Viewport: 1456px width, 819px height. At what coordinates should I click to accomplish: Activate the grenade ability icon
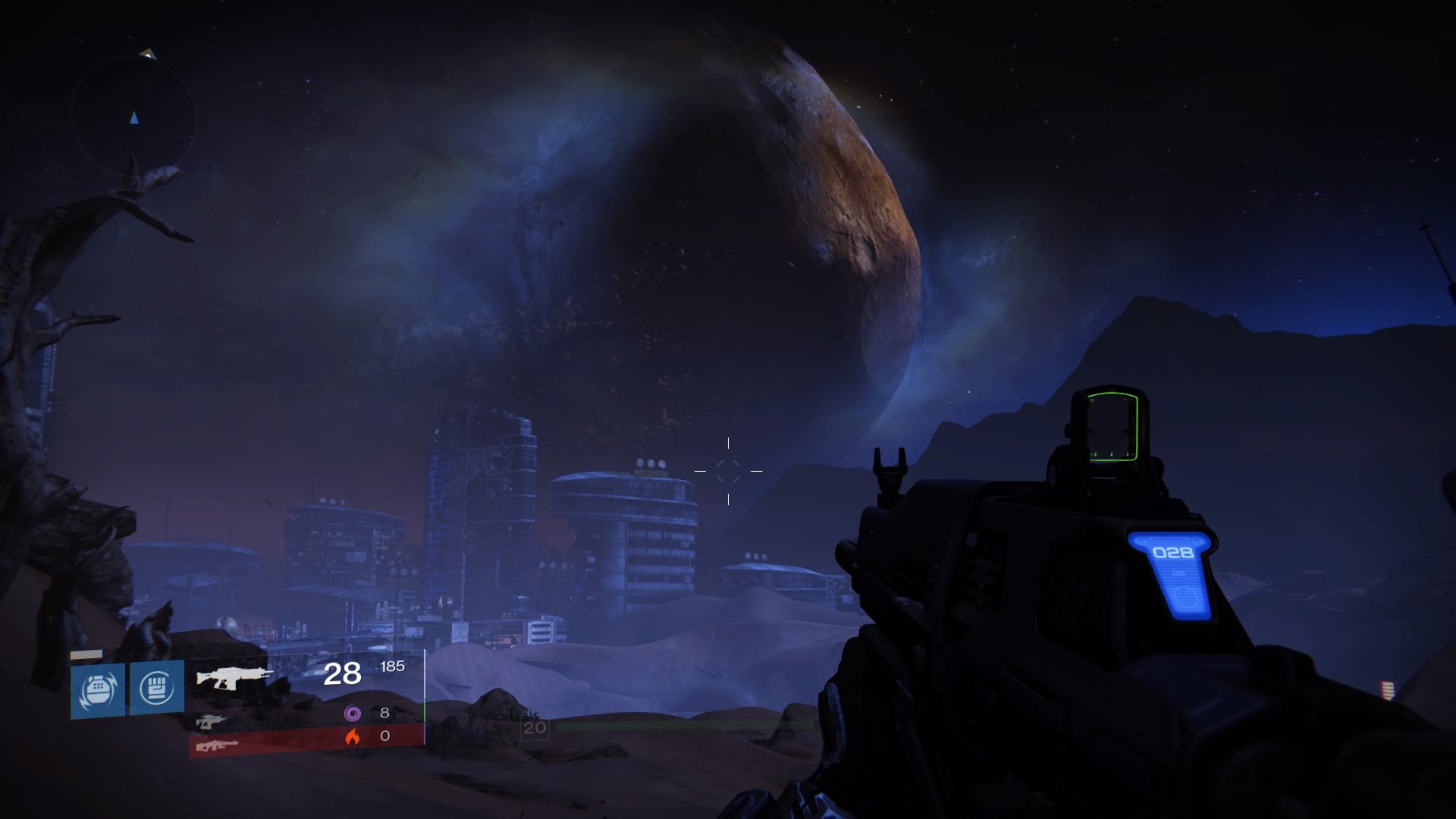coord(98,689)
